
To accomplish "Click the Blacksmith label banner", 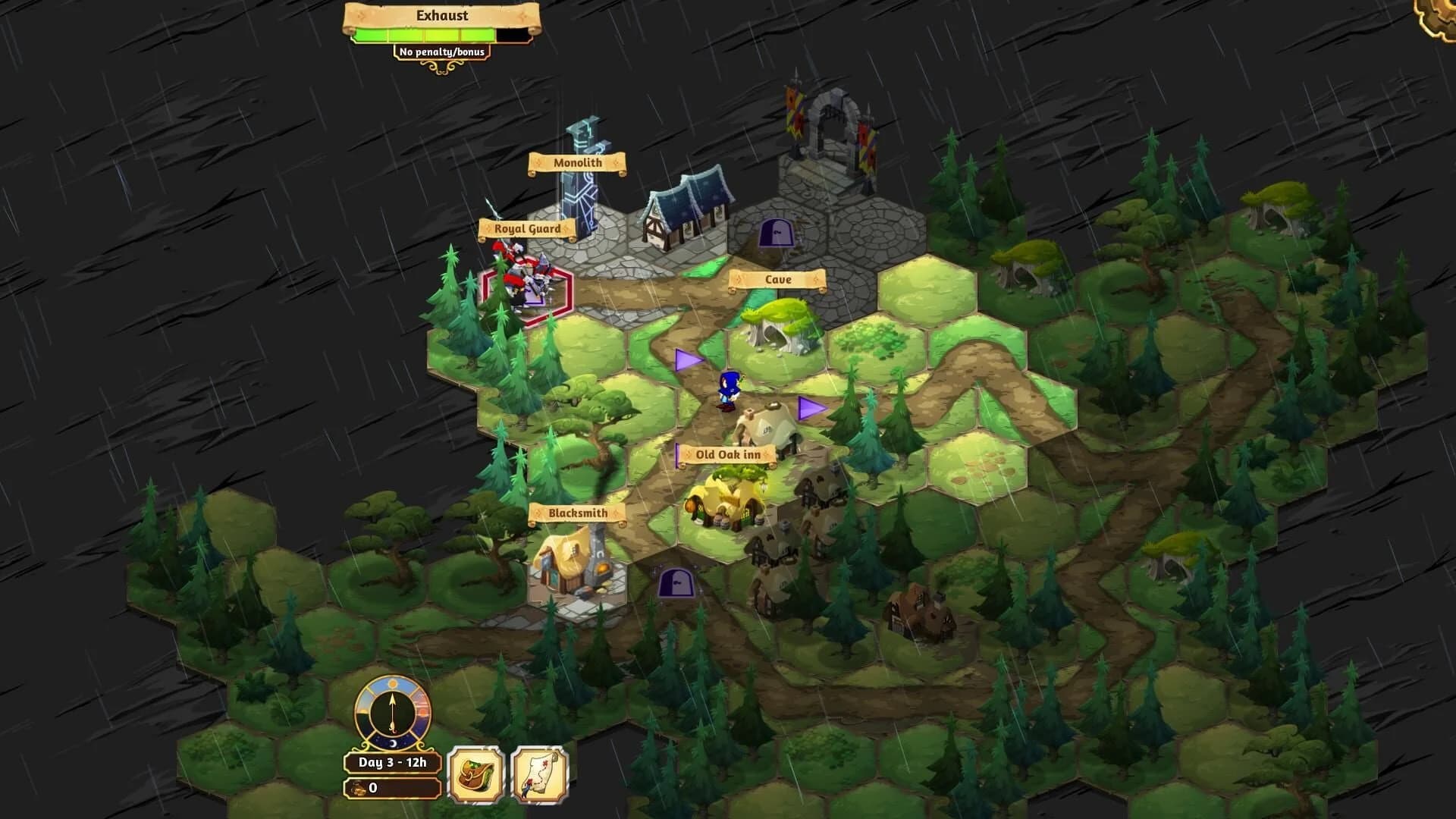I will pos(576,513).
